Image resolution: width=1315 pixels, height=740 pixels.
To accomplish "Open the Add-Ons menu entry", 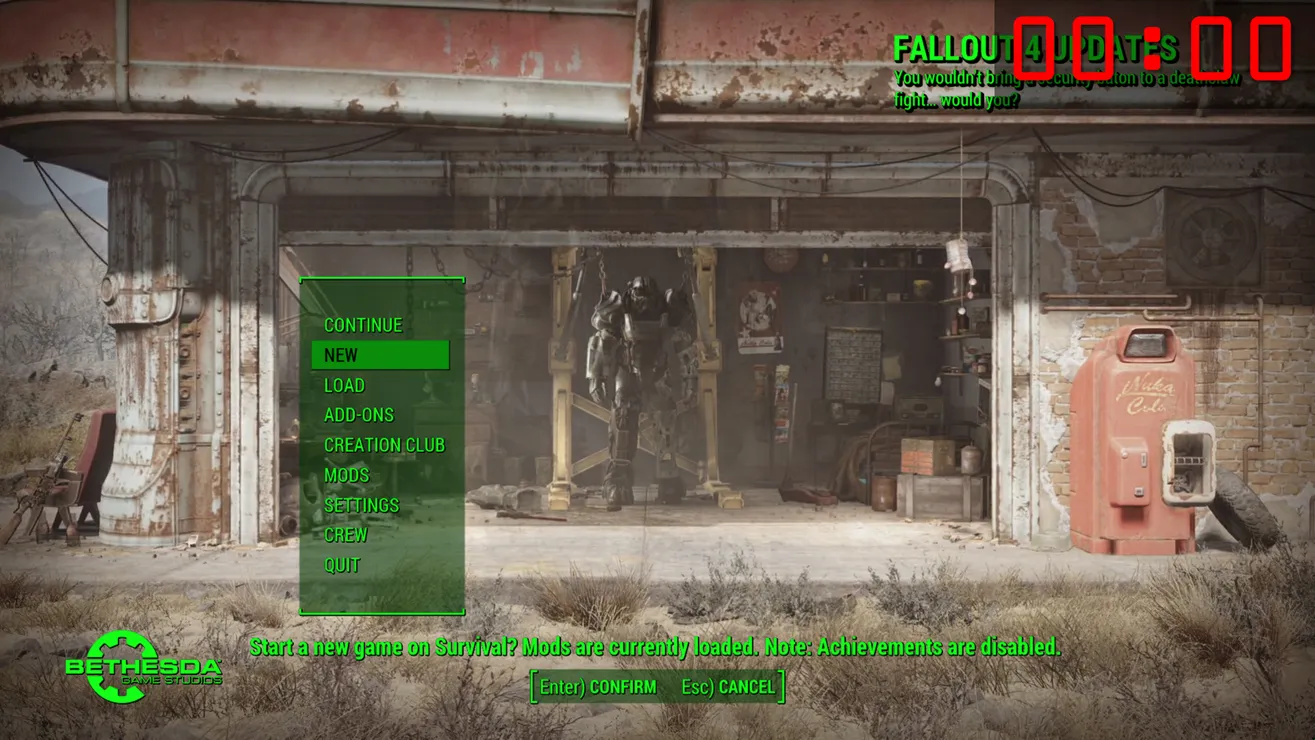I will (359, 415).
